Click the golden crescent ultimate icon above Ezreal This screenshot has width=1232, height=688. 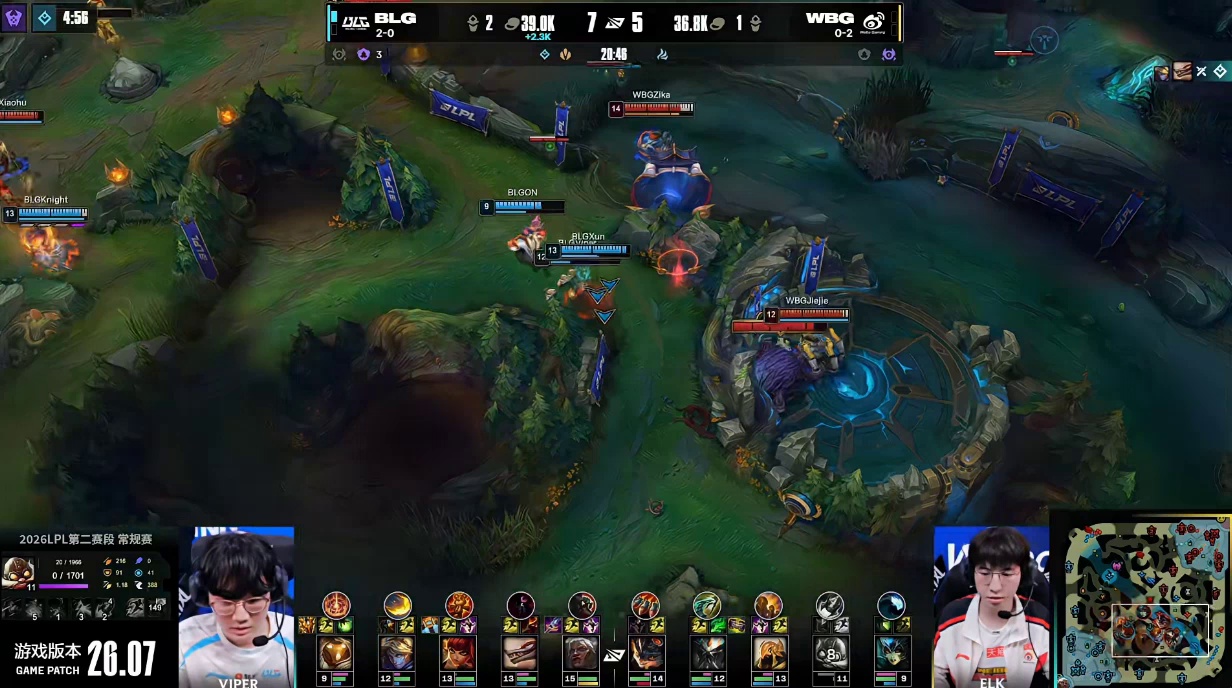tap(398, 605)
